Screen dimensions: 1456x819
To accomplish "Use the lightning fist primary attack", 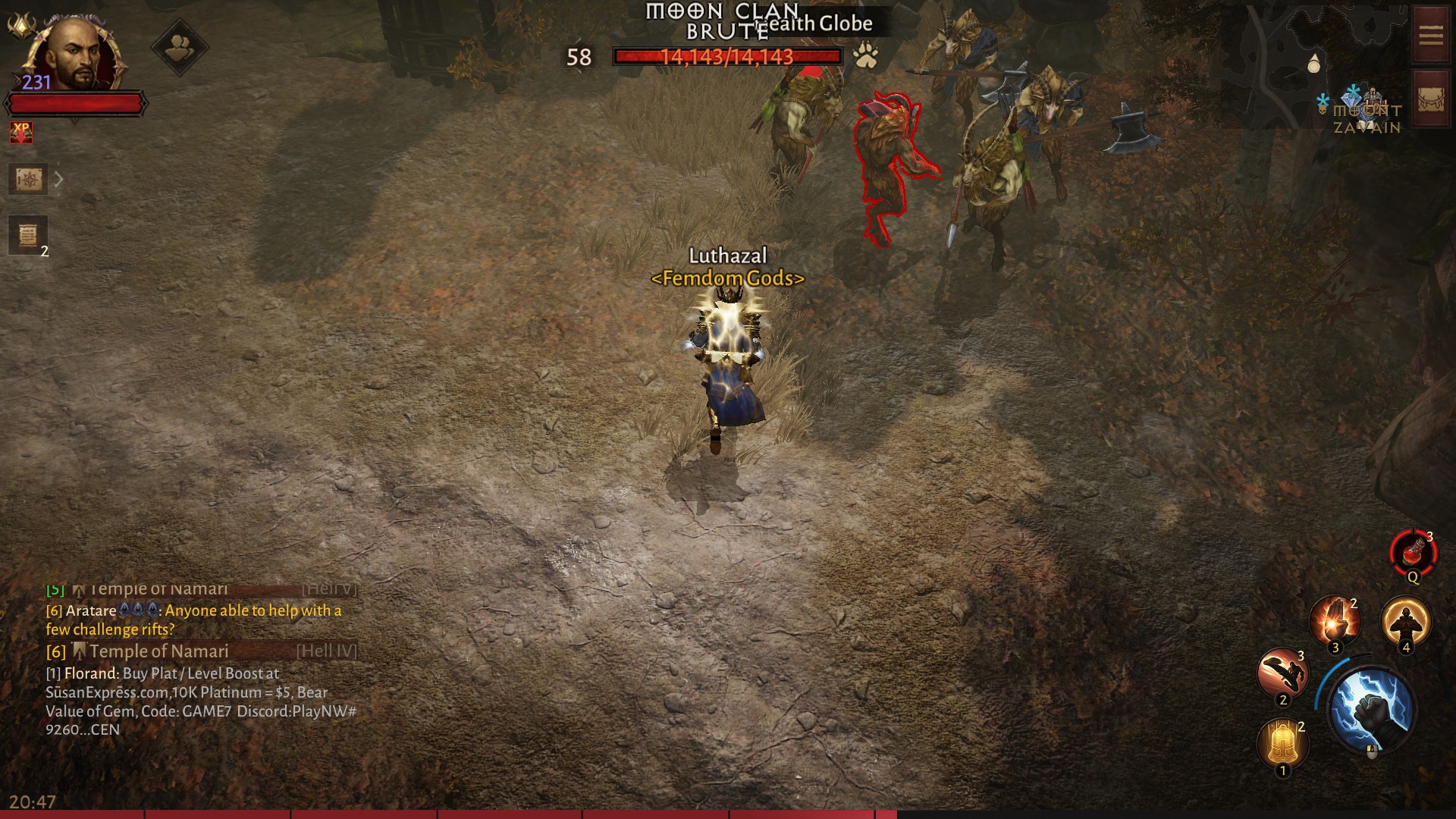I will [1372, 710].
